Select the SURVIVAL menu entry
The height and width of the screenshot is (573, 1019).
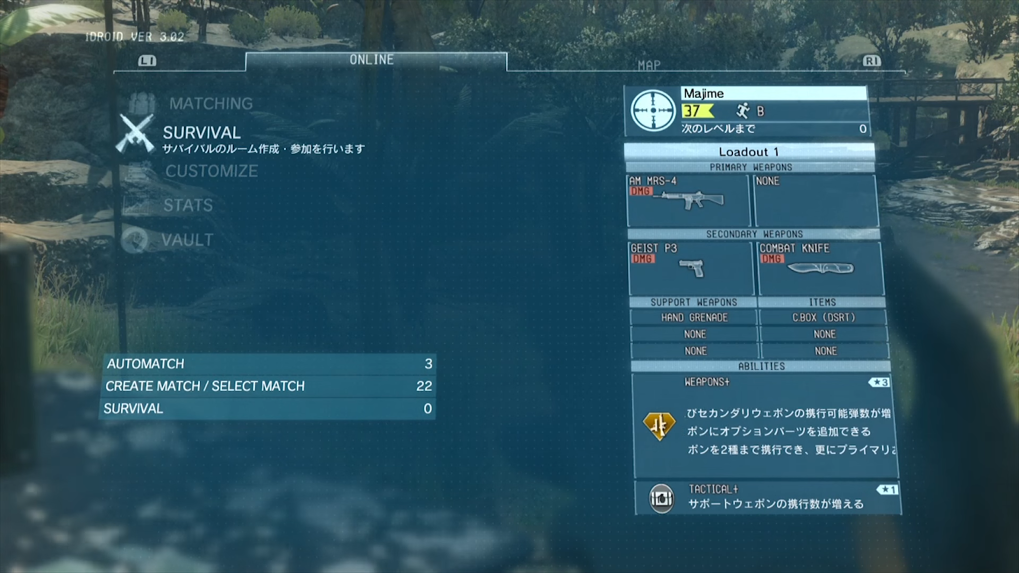coord(201,133)
